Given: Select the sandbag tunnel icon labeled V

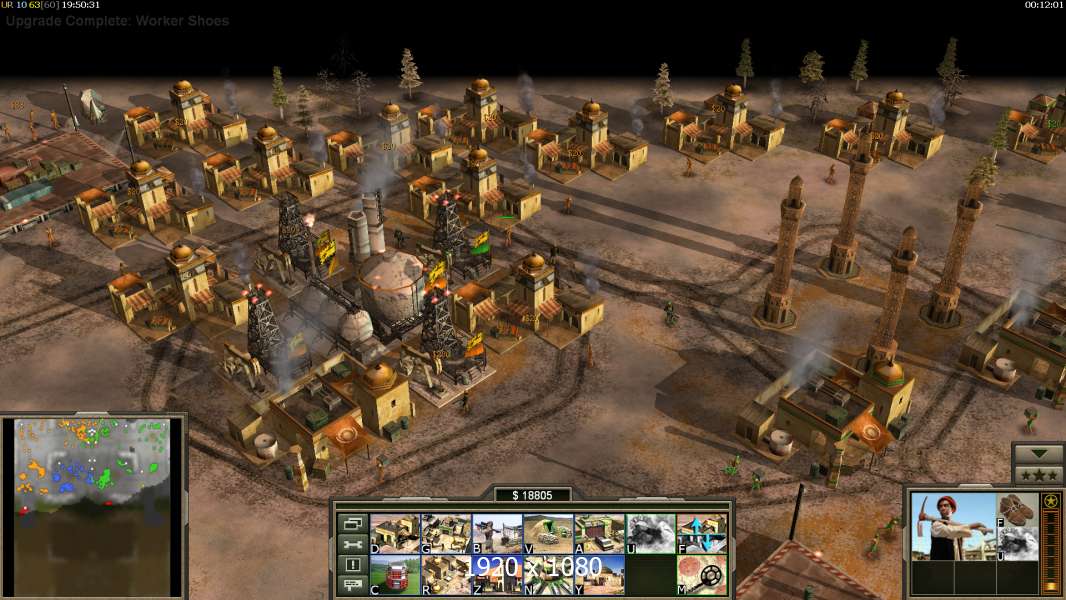Looking at the screenshot, I should pyautogui.click(x=548, y=534).
